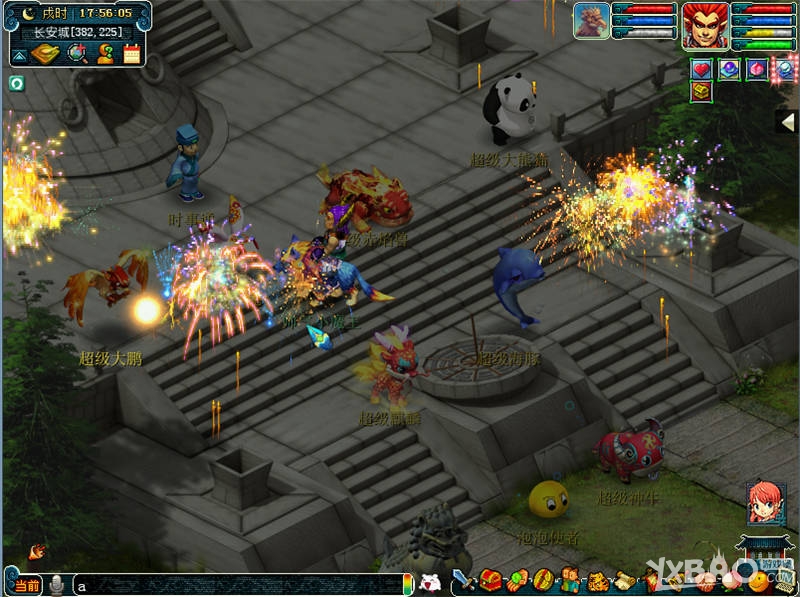800x597 pixels.
Task: Switch the chat channel via 当前 button
Action: coord(26,585)
